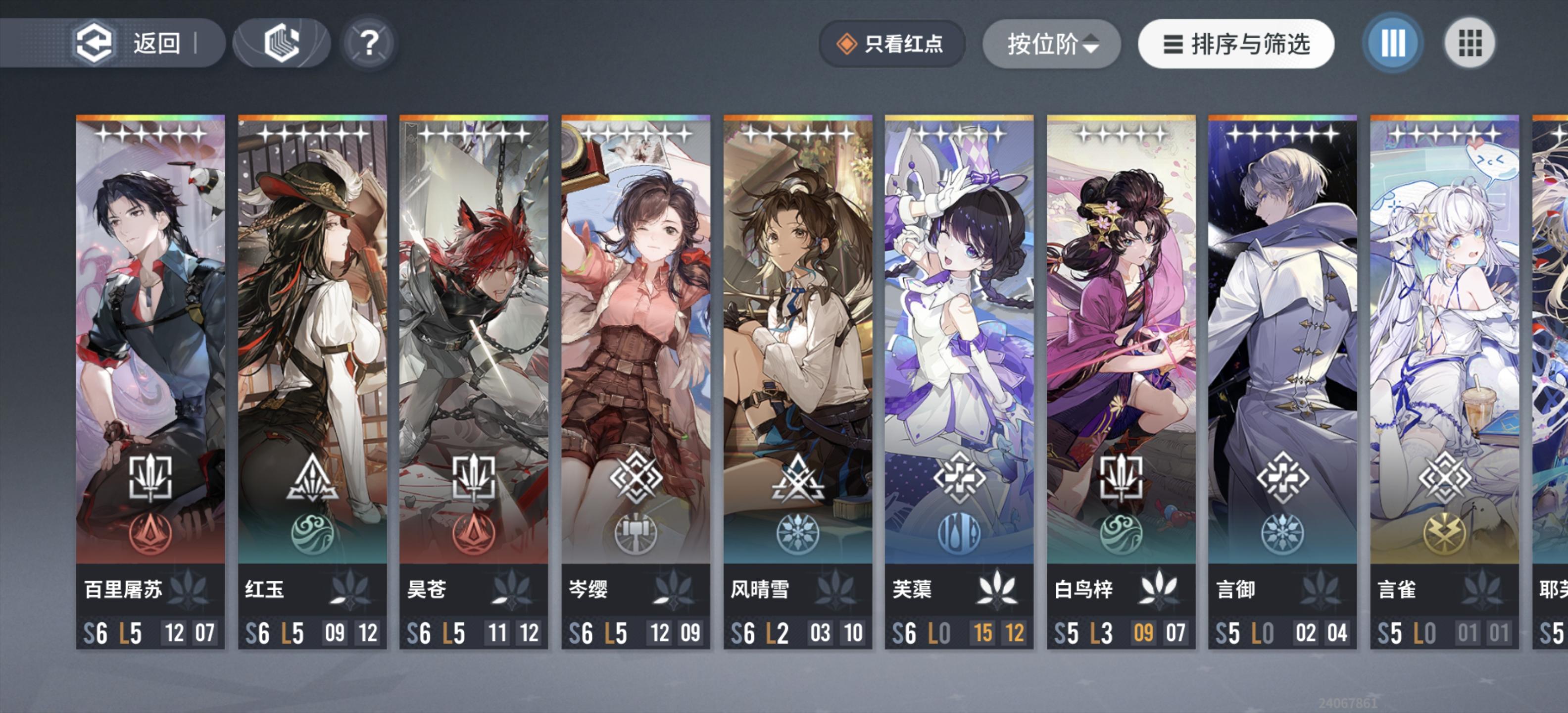The image size is (1568, 713).
Task: Click the leaf potential icon beside 芙蕖's name
Action: tap(998, 588)
